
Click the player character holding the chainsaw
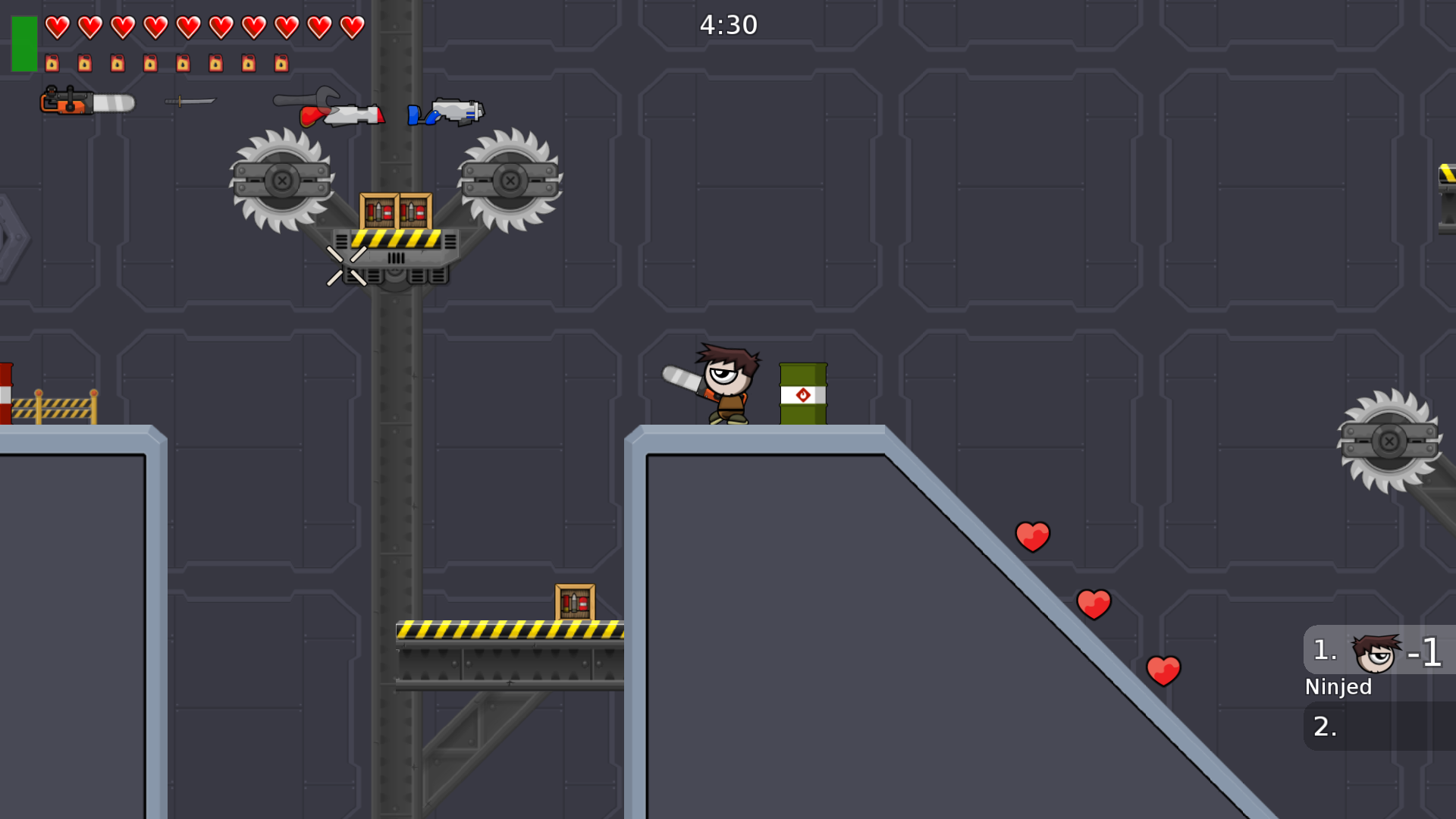tap(724, 383)
